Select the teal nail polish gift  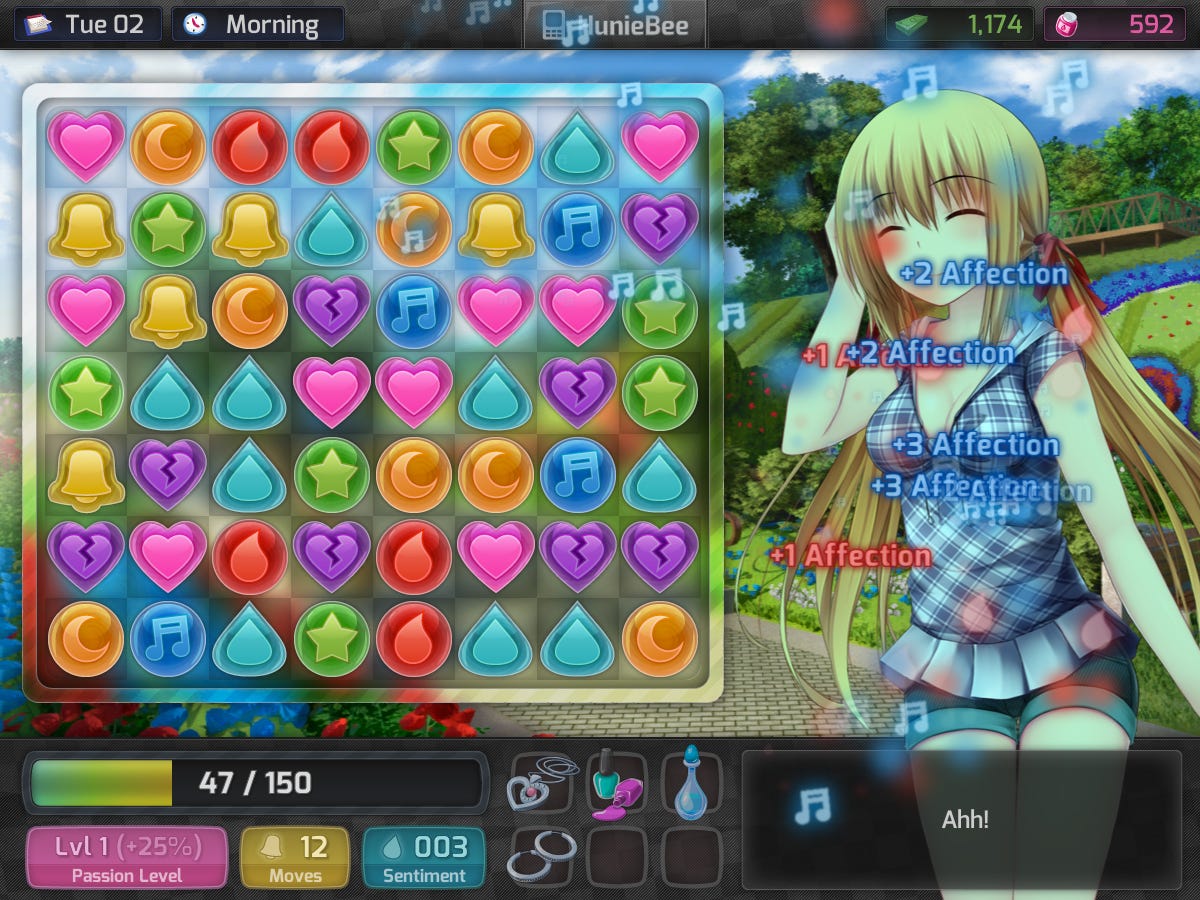point(616,782)
